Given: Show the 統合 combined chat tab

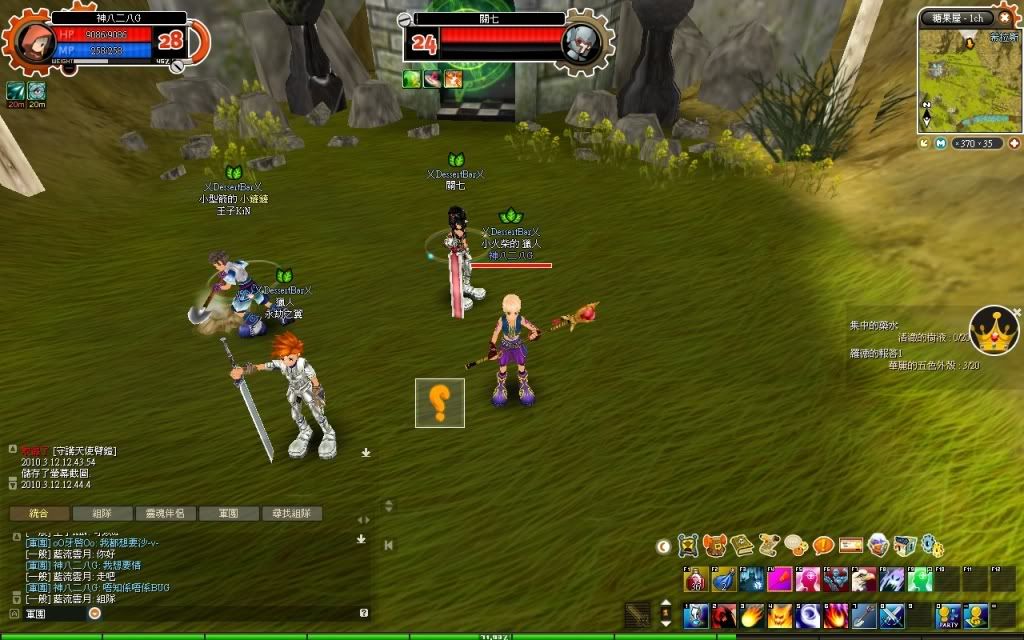Looking at the screenshot, I should 38,513.
